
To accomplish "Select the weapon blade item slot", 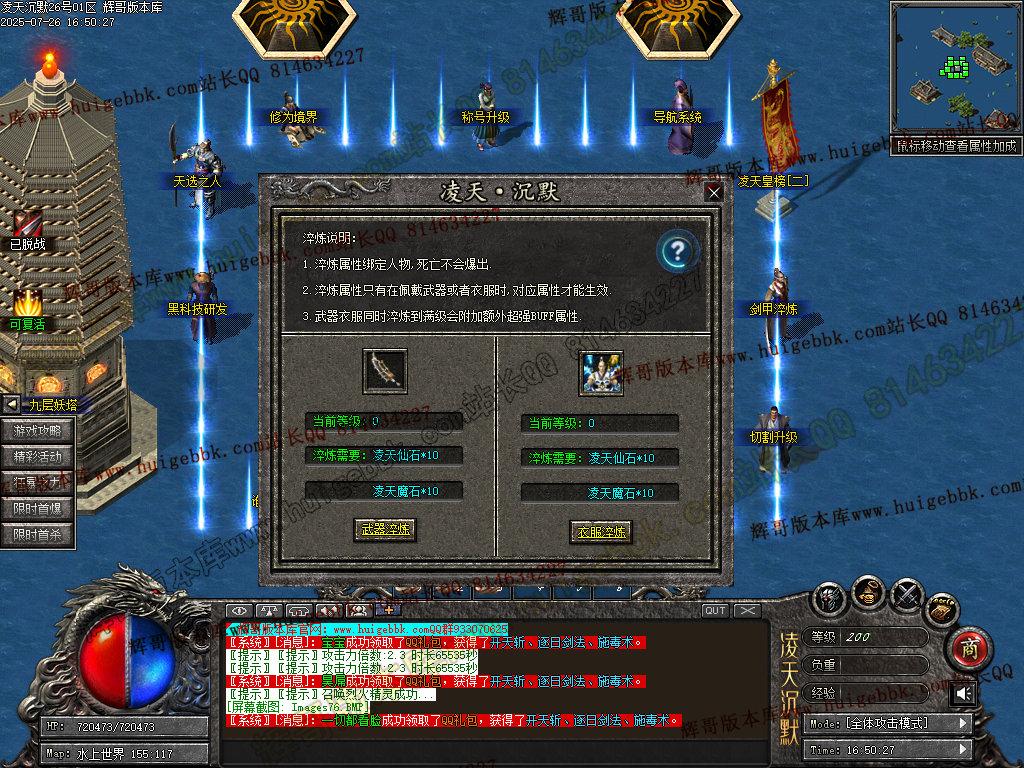I will 385,371.
